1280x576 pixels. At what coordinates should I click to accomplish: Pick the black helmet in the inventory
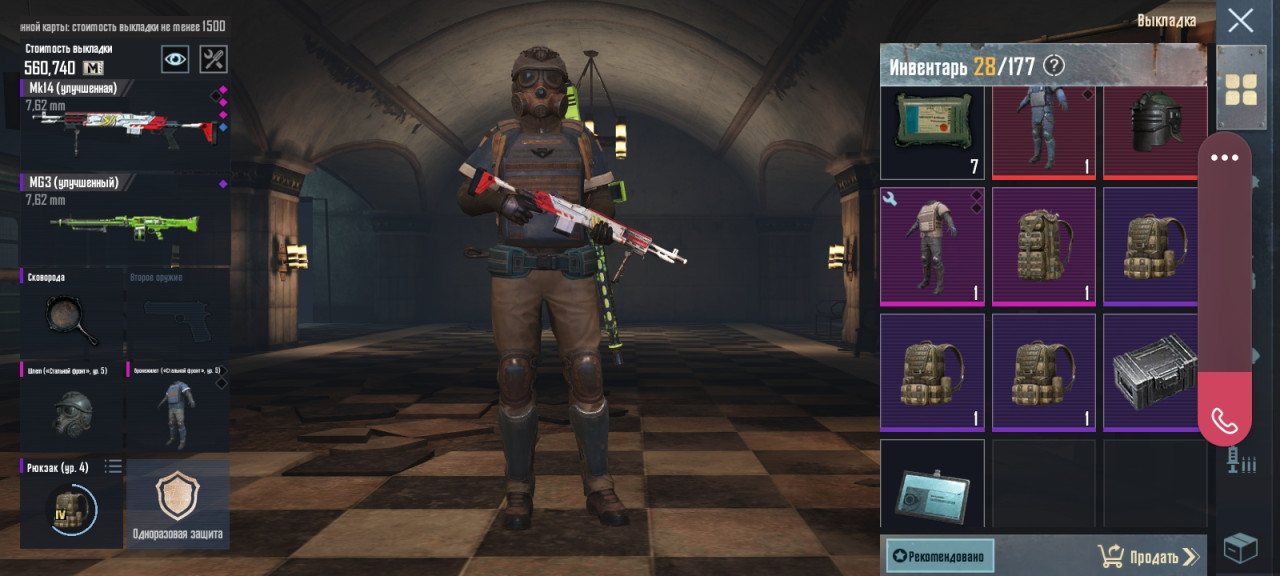click(1155, 132)
